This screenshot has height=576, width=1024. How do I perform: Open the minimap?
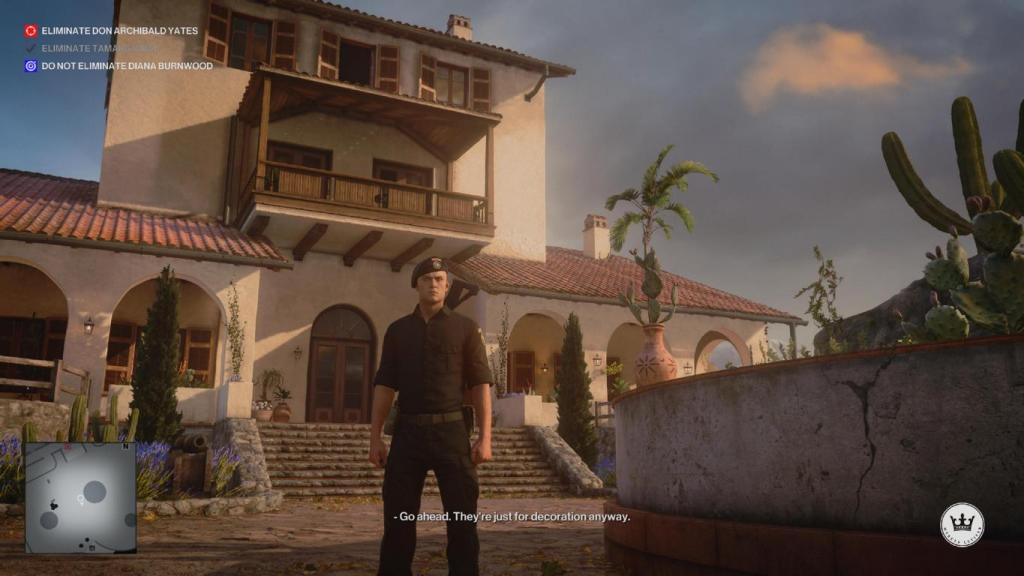80,497
